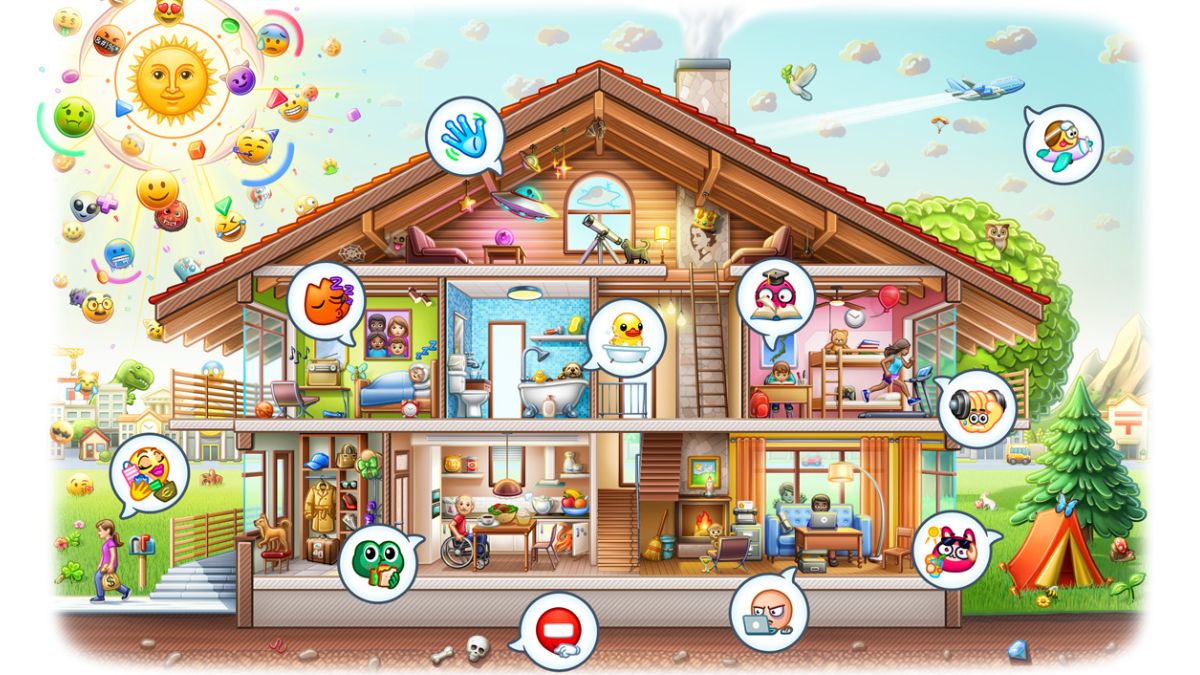
Task: Tap the dumbbell workout emoji bubble
Action: 977,408
